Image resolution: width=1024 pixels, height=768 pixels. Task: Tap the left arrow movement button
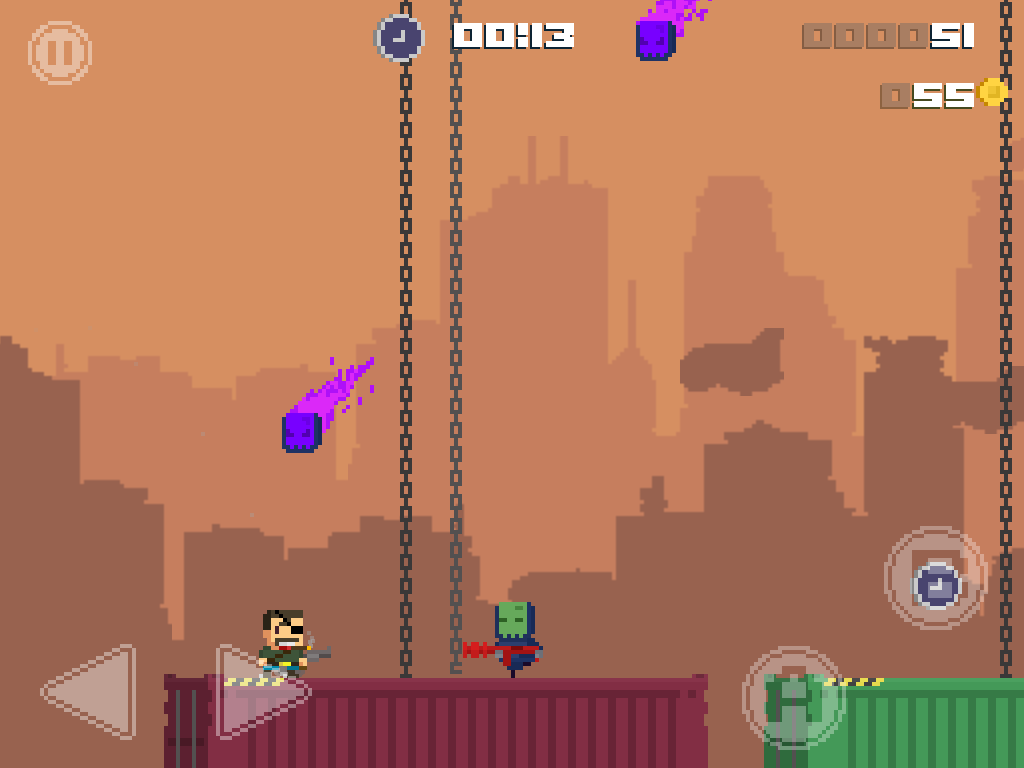92,692
